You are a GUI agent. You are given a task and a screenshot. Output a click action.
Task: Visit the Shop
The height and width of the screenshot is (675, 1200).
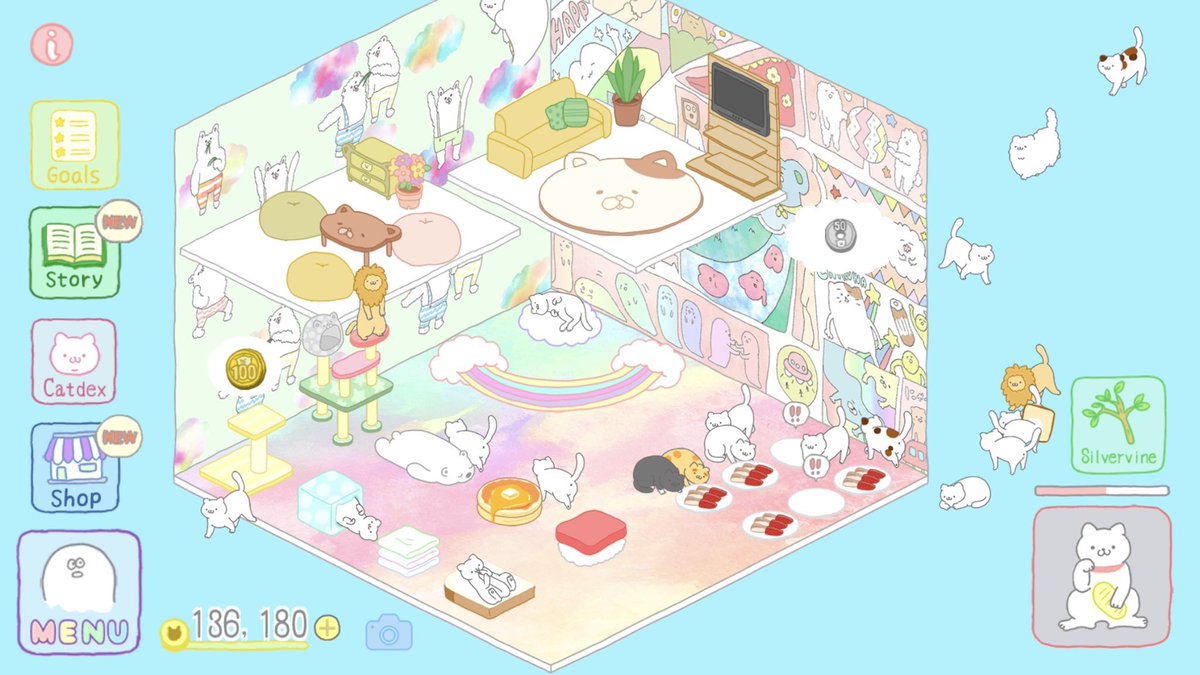(x=74, y=468)
